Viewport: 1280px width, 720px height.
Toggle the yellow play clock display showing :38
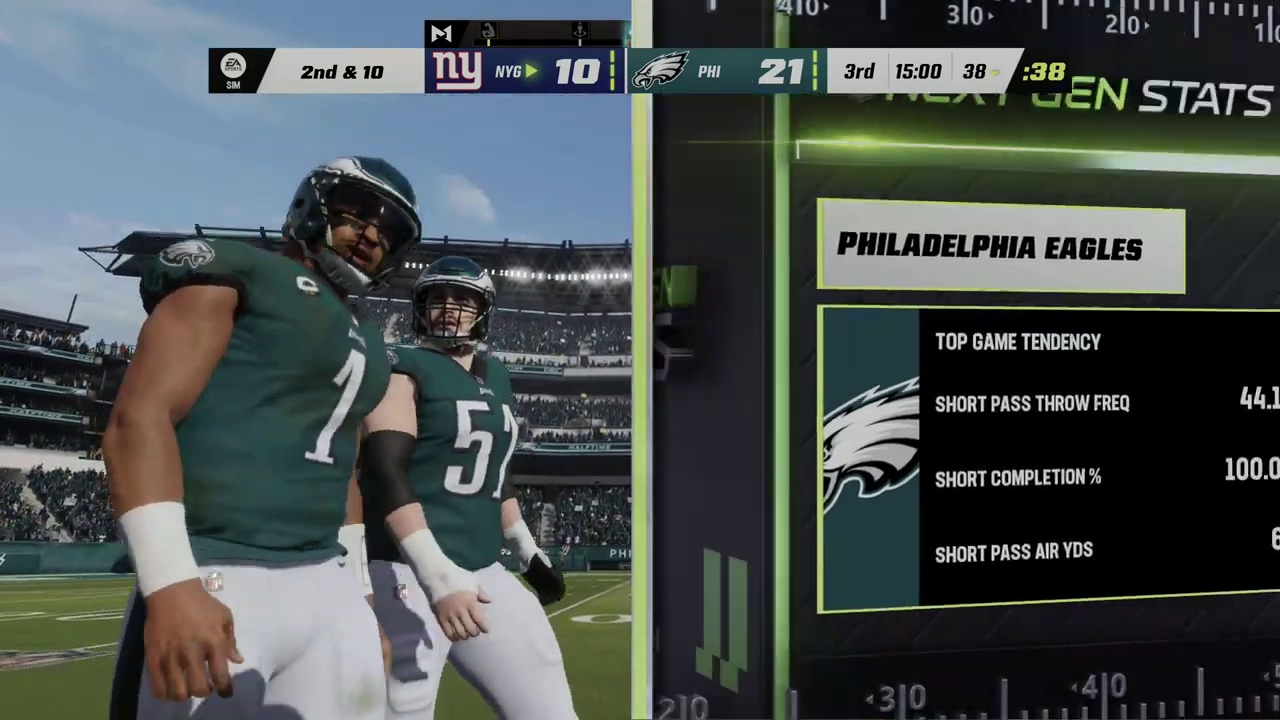point(1043,70)
